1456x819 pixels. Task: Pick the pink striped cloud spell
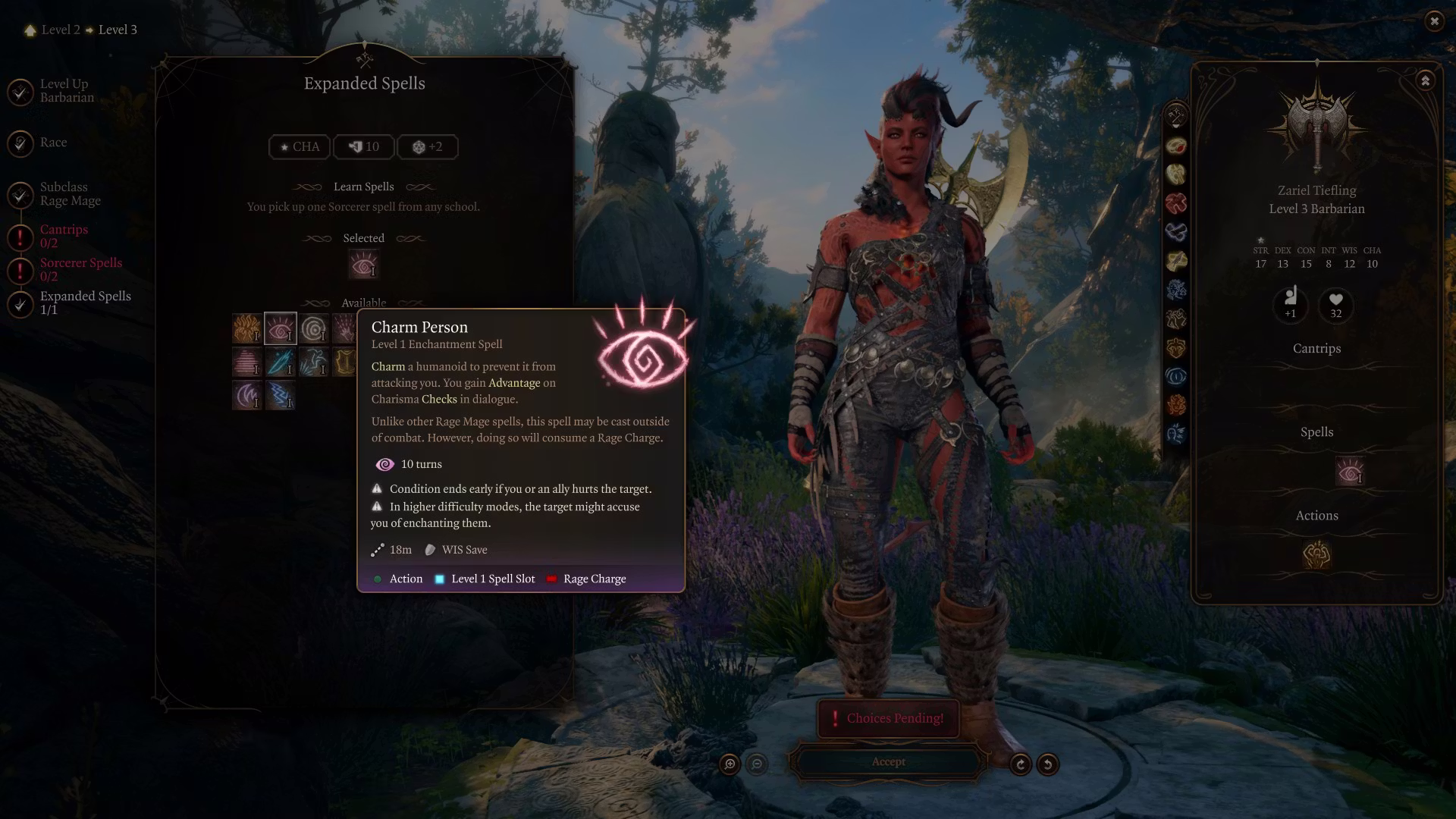point(246,362)
